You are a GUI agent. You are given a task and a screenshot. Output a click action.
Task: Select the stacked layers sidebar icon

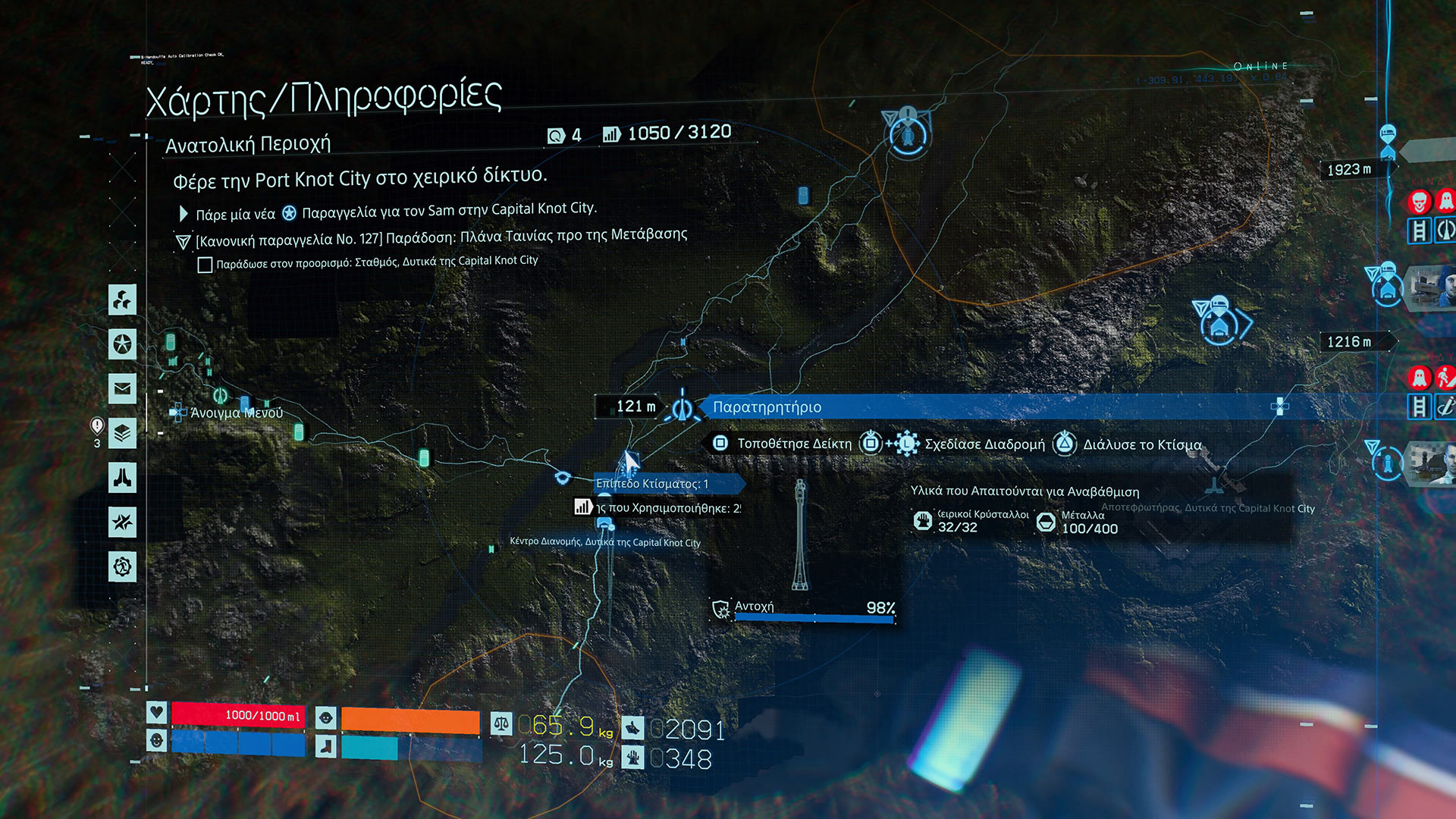pyautogui.click(x=122, y=434)
